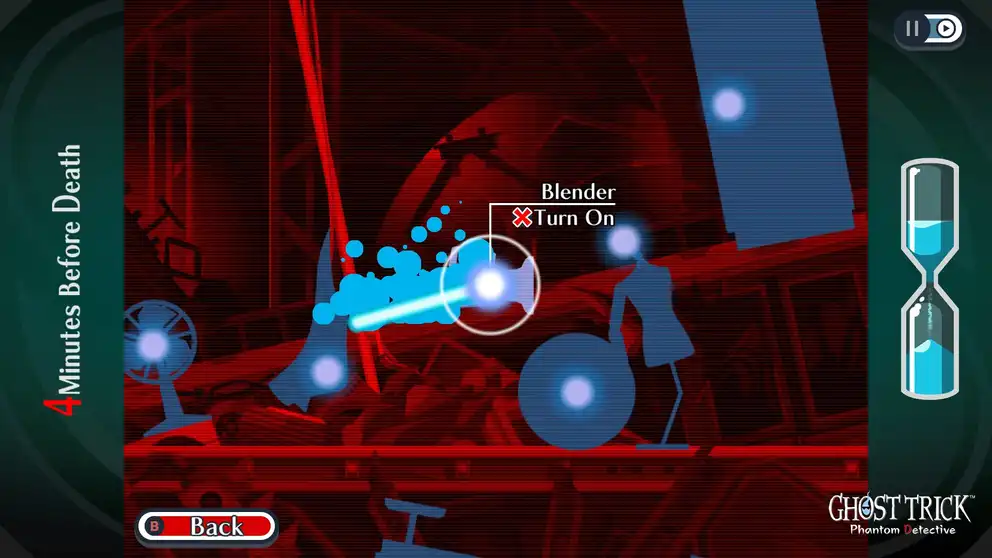Pick the core on the large round ball
The height and width of the screenshot is (558, 992).
[576, 391]
